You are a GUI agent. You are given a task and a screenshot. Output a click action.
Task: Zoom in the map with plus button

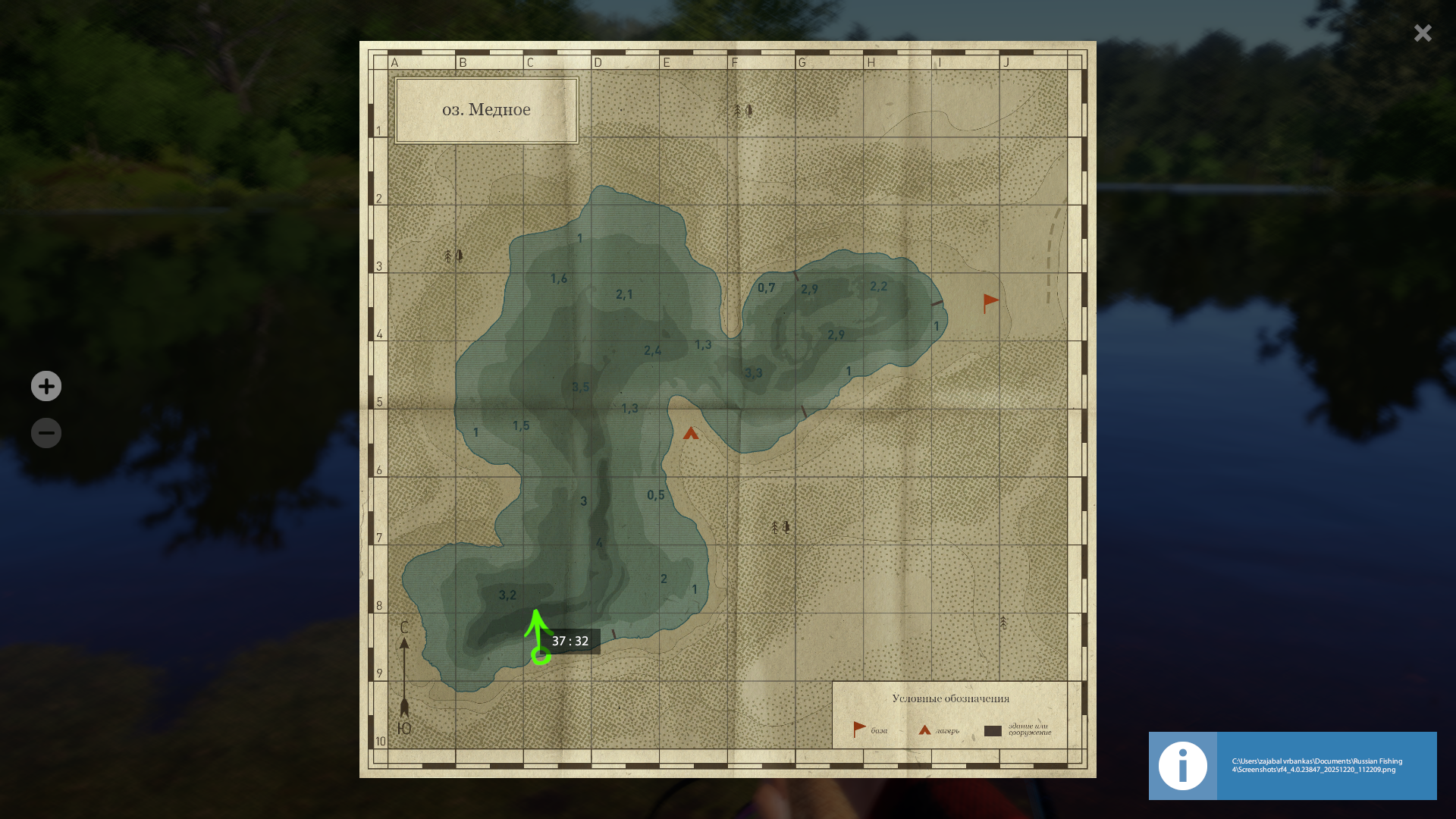click(46, 386)
